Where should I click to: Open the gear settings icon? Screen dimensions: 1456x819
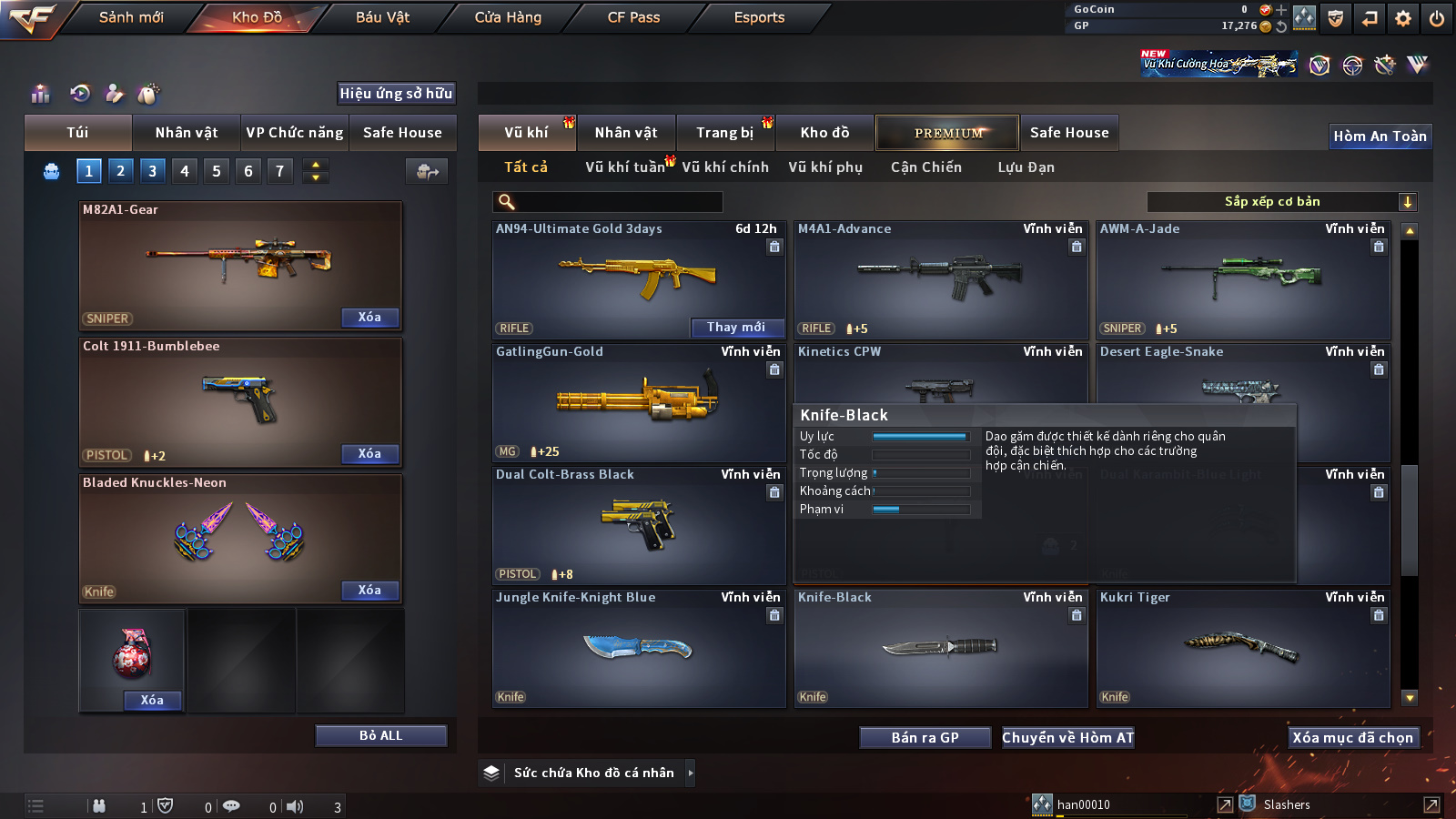1403,18
